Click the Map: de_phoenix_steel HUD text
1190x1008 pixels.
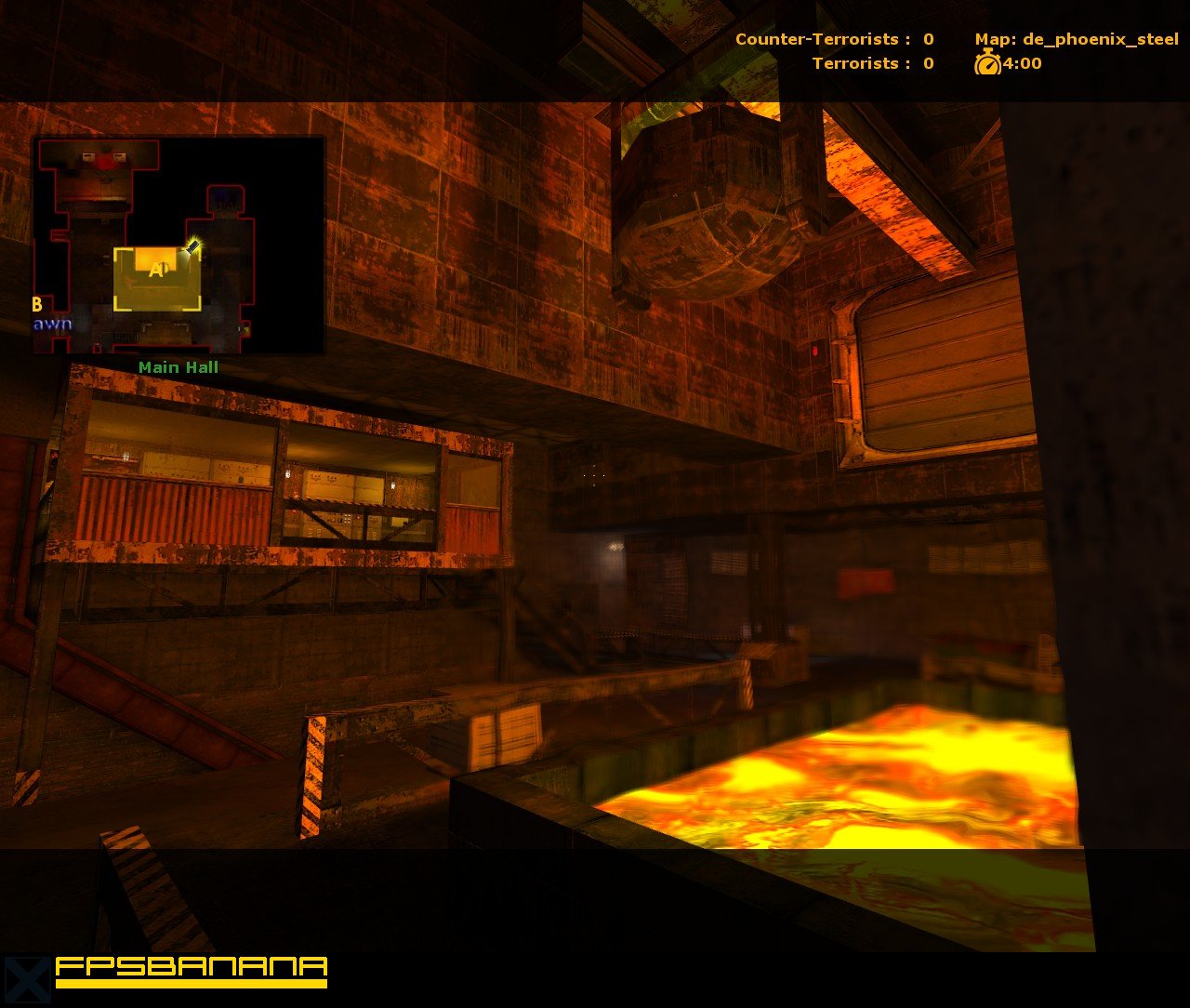(1077, 39)
